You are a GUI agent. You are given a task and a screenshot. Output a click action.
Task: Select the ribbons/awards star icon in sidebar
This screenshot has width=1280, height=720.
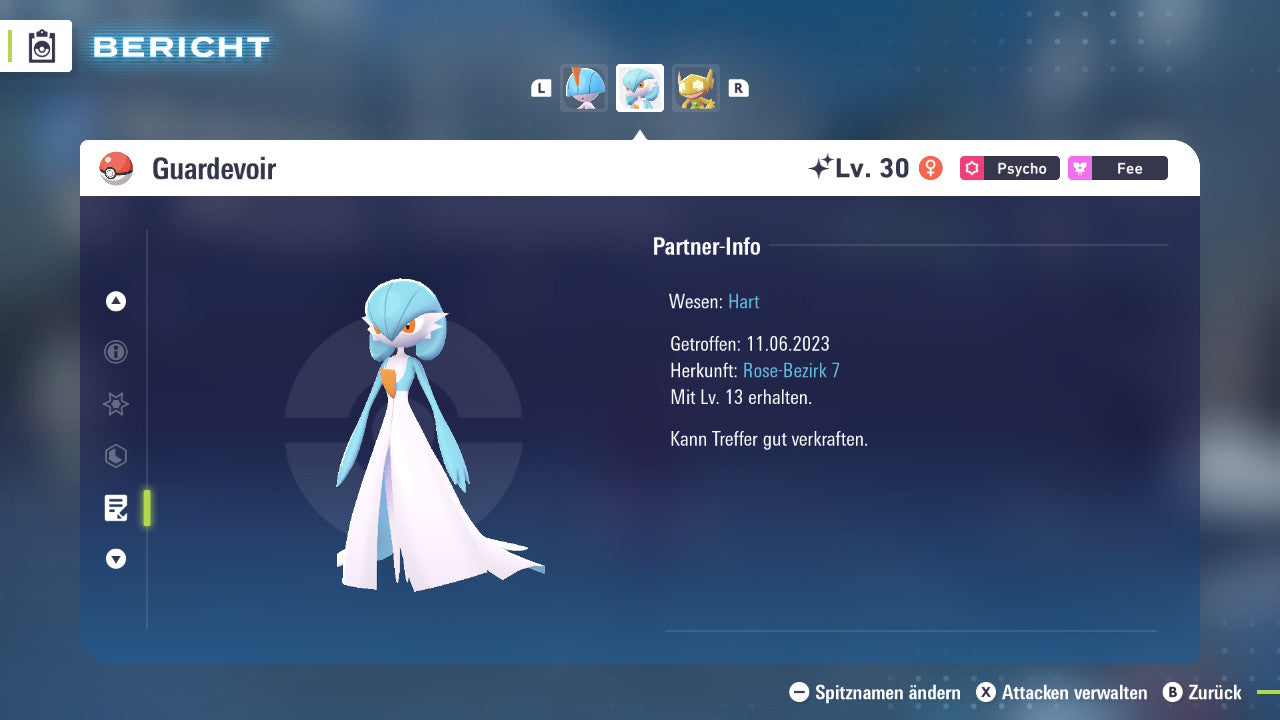coord(116,404)
